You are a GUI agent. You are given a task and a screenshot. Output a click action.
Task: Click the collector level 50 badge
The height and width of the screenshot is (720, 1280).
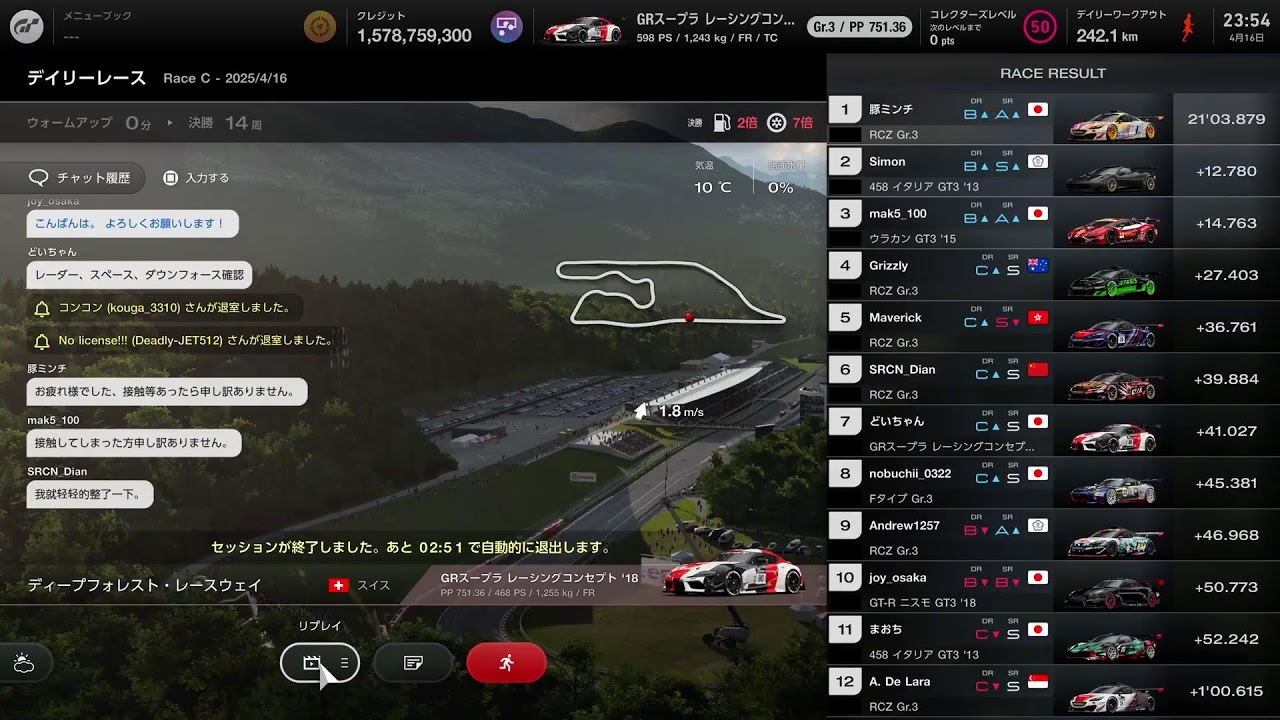click(x=1040, y=27)
